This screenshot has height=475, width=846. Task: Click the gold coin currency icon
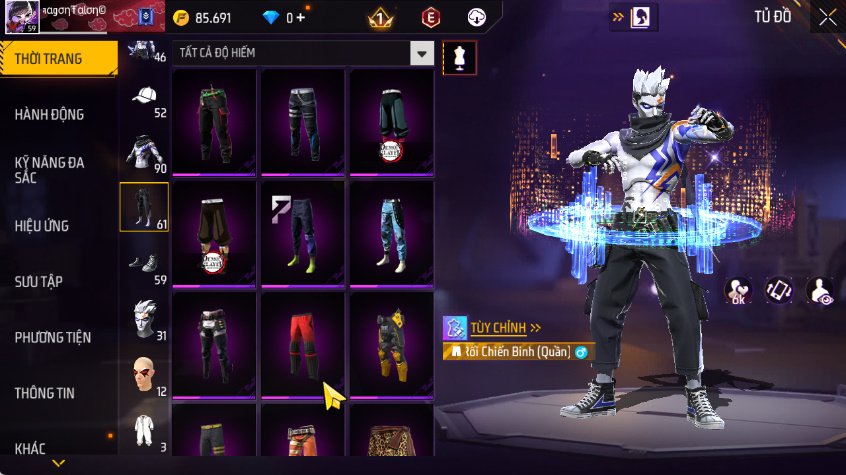coord(180,17)
